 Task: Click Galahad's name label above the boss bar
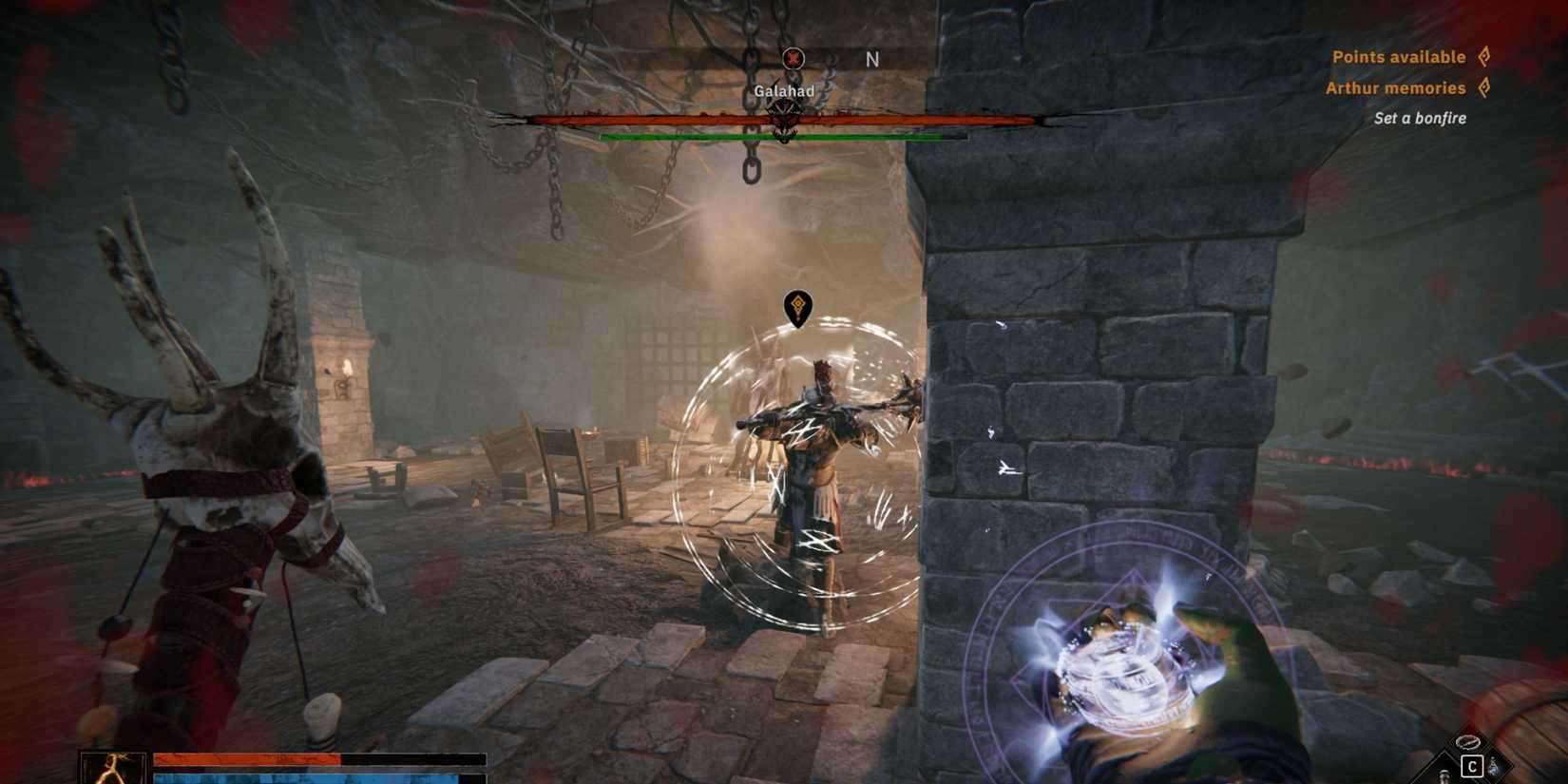[784, 93]
